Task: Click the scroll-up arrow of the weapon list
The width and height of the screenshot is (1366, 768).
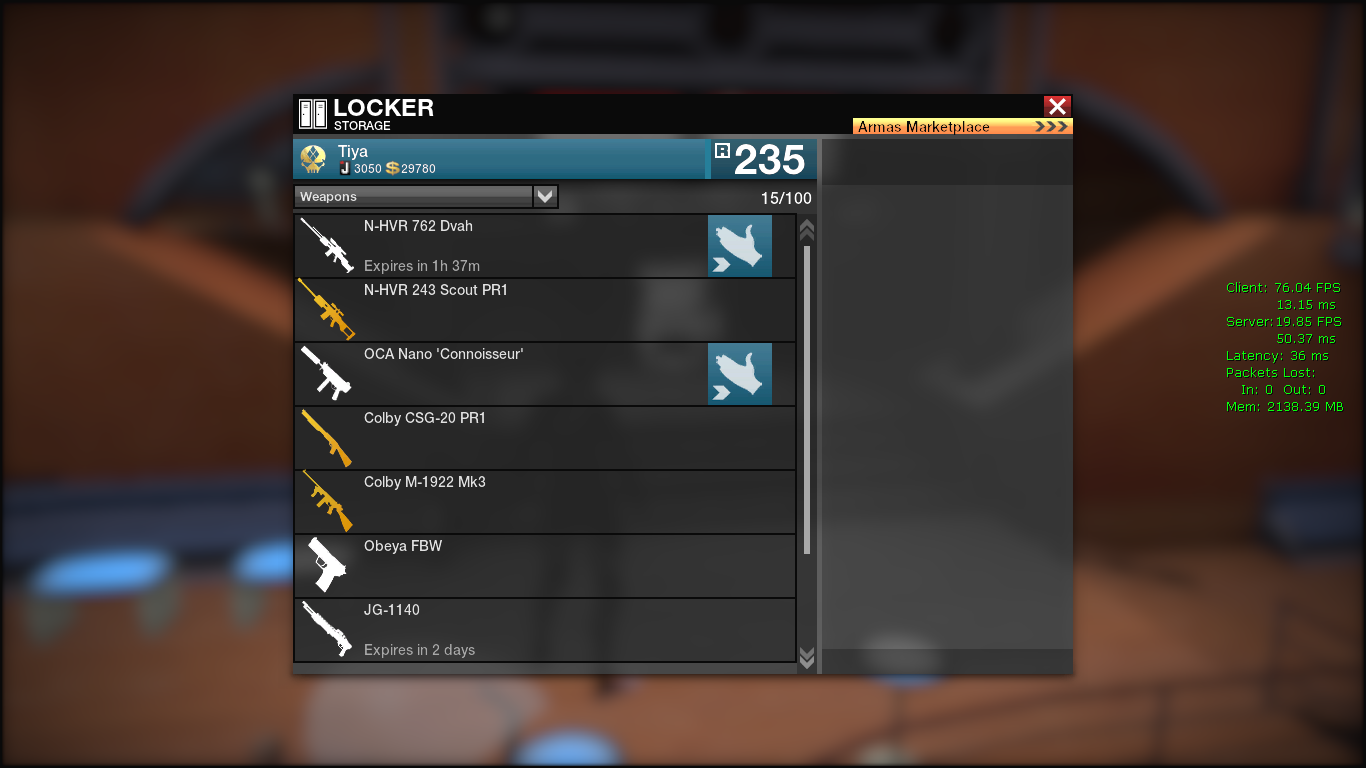Action: click(x=807, y=230)
